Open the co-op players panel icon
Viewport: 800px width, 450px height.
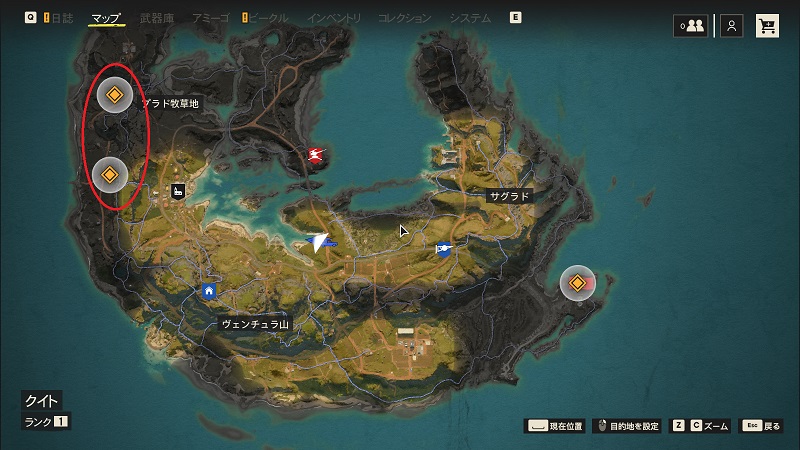coord(690,27)
